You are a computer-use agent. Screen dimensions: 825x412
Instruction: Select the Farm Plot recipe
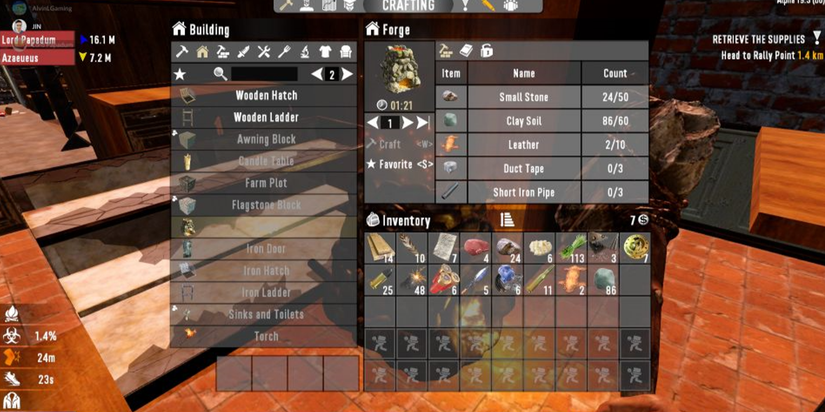pyautogui.click(x=266, y=183)
